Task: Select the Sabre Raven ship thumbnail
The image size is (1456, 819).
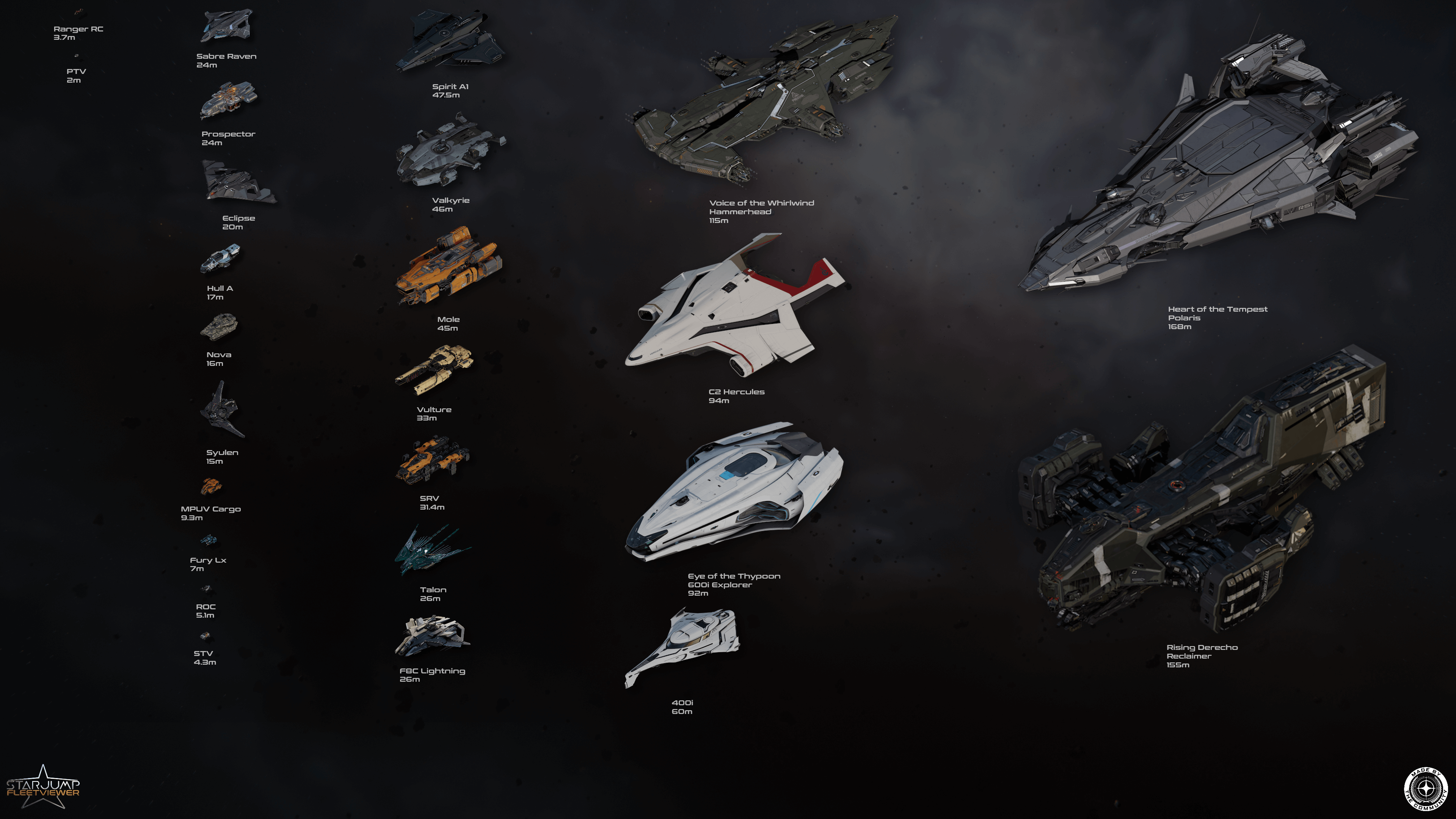Action: pos(226,25)
